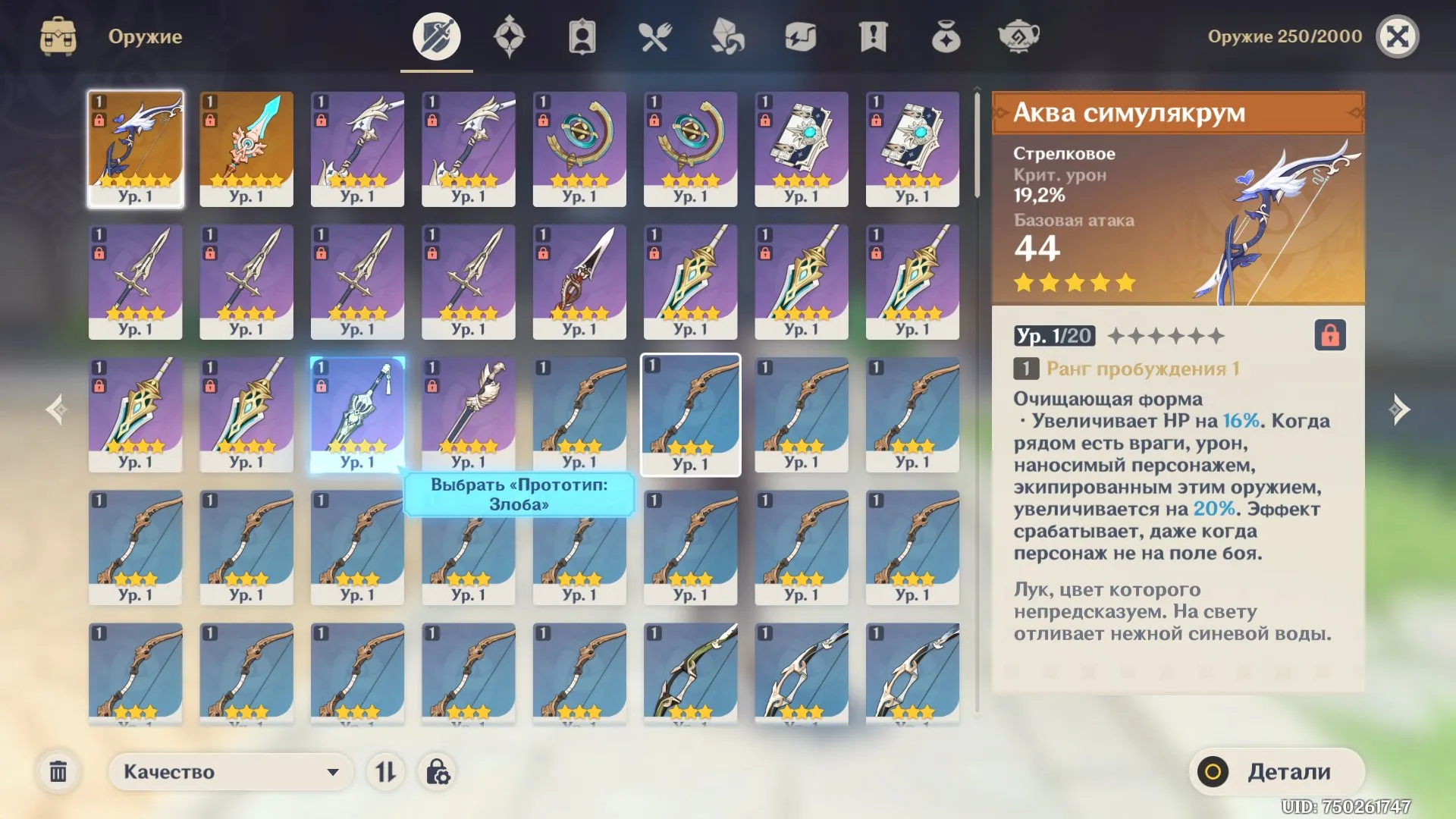Switch to the Weapons inventory tab
1456x819 pixels.
[435, 36]
